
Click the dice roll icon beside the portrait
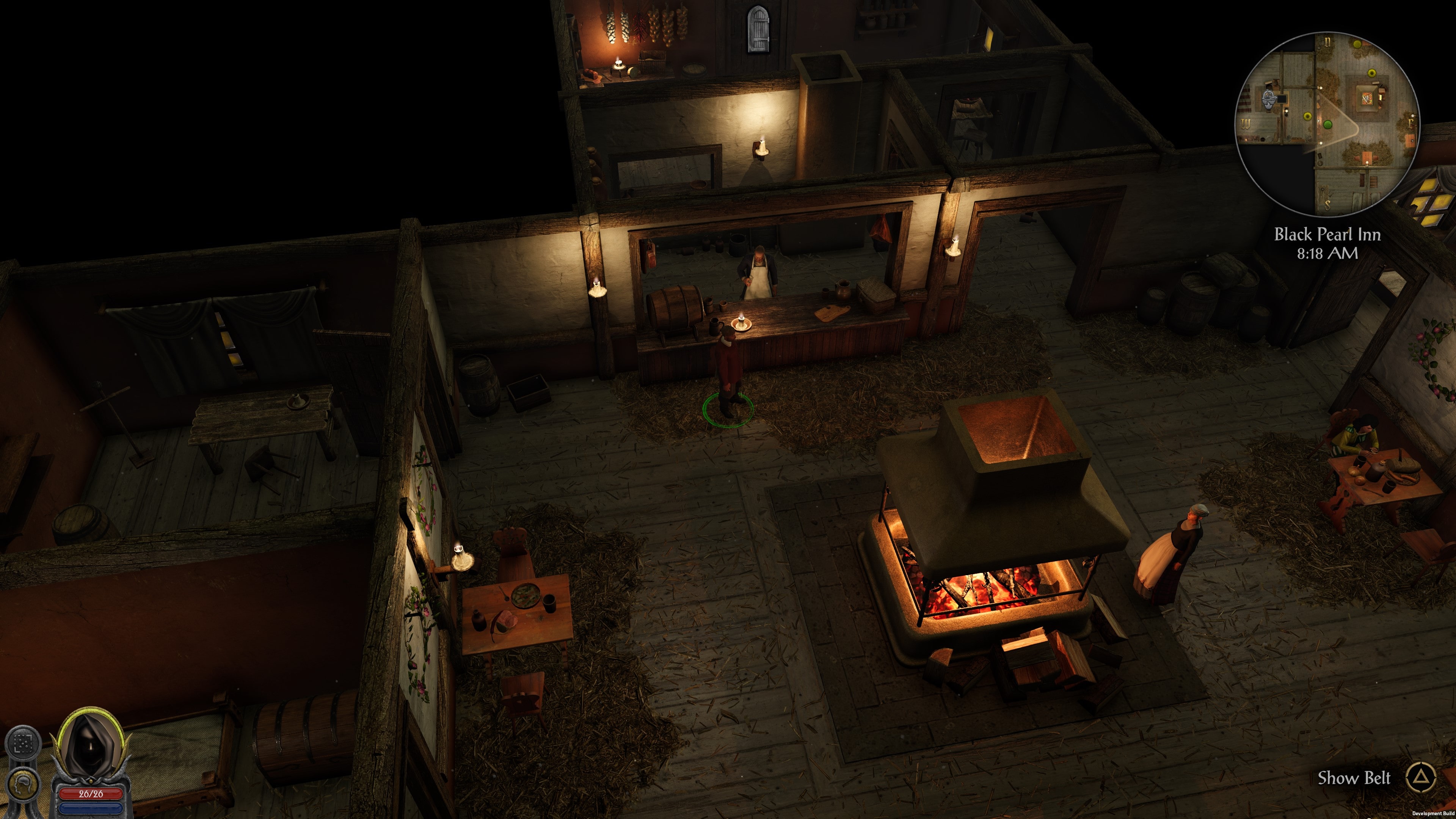pyautogui.click(x=23, y=743)
